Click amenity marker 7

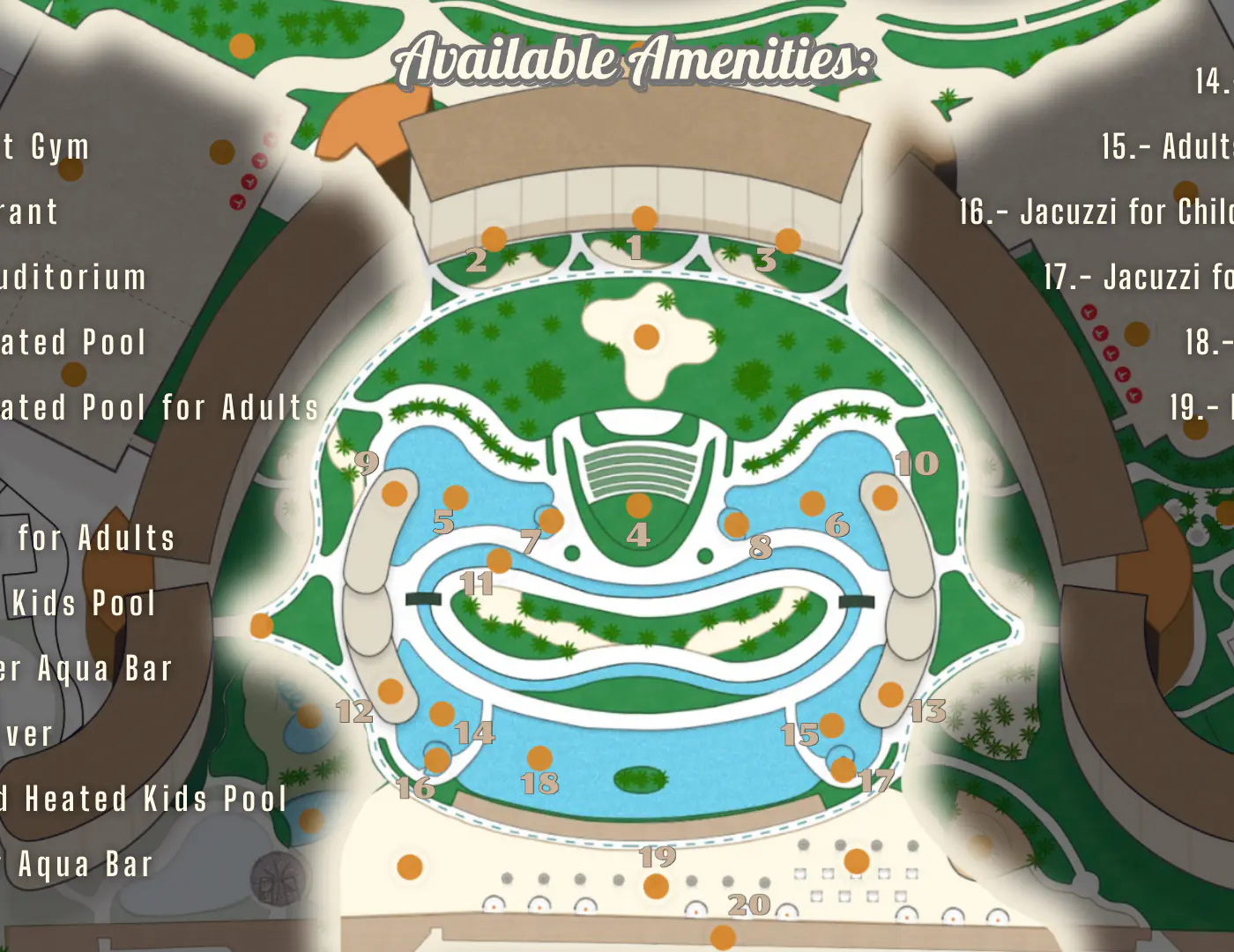(551, 520)
